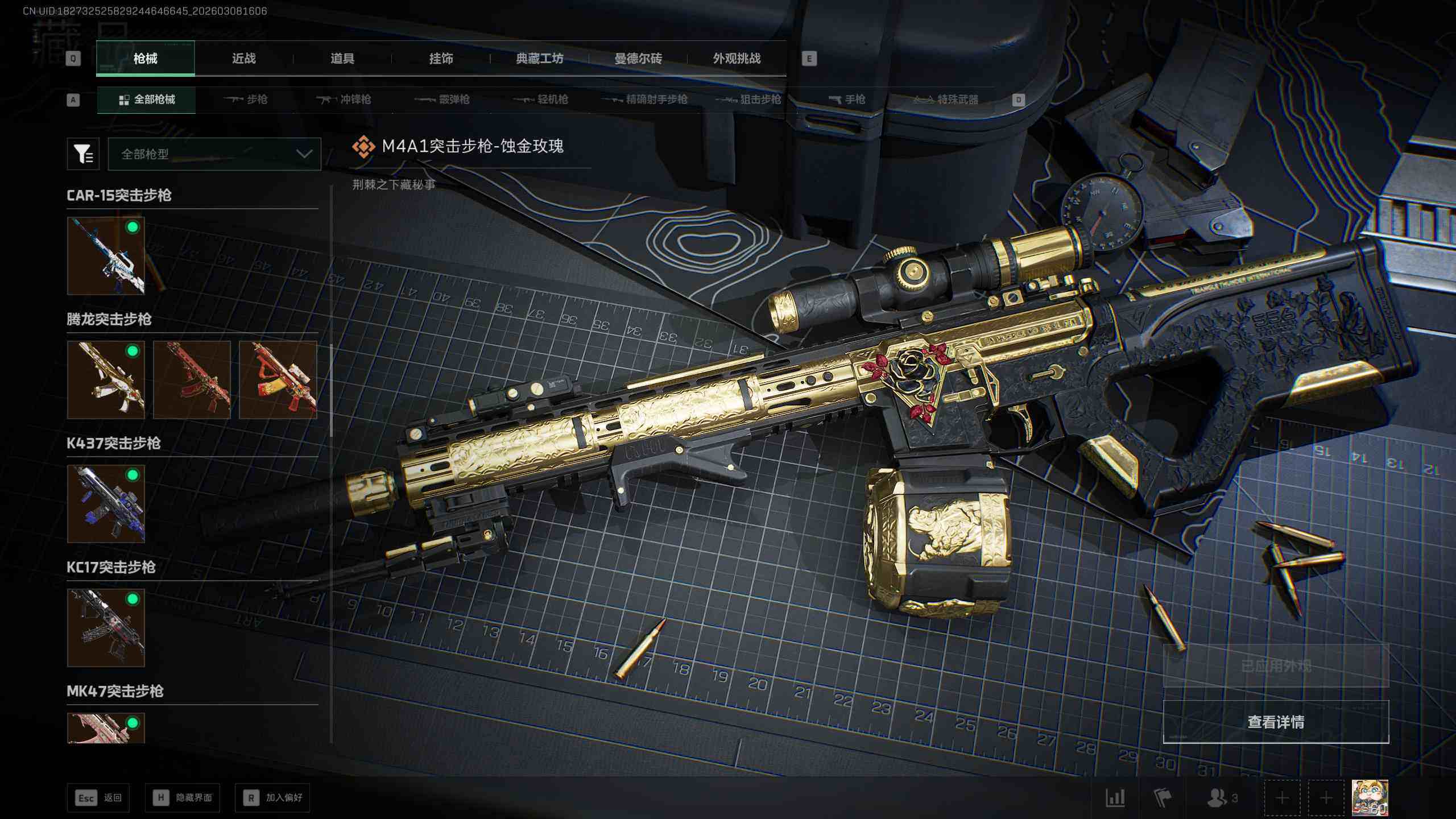Filter by 轻机枪 light machine guns
The width and height of the screenshot is (1456, 819).
coord(540,100)
